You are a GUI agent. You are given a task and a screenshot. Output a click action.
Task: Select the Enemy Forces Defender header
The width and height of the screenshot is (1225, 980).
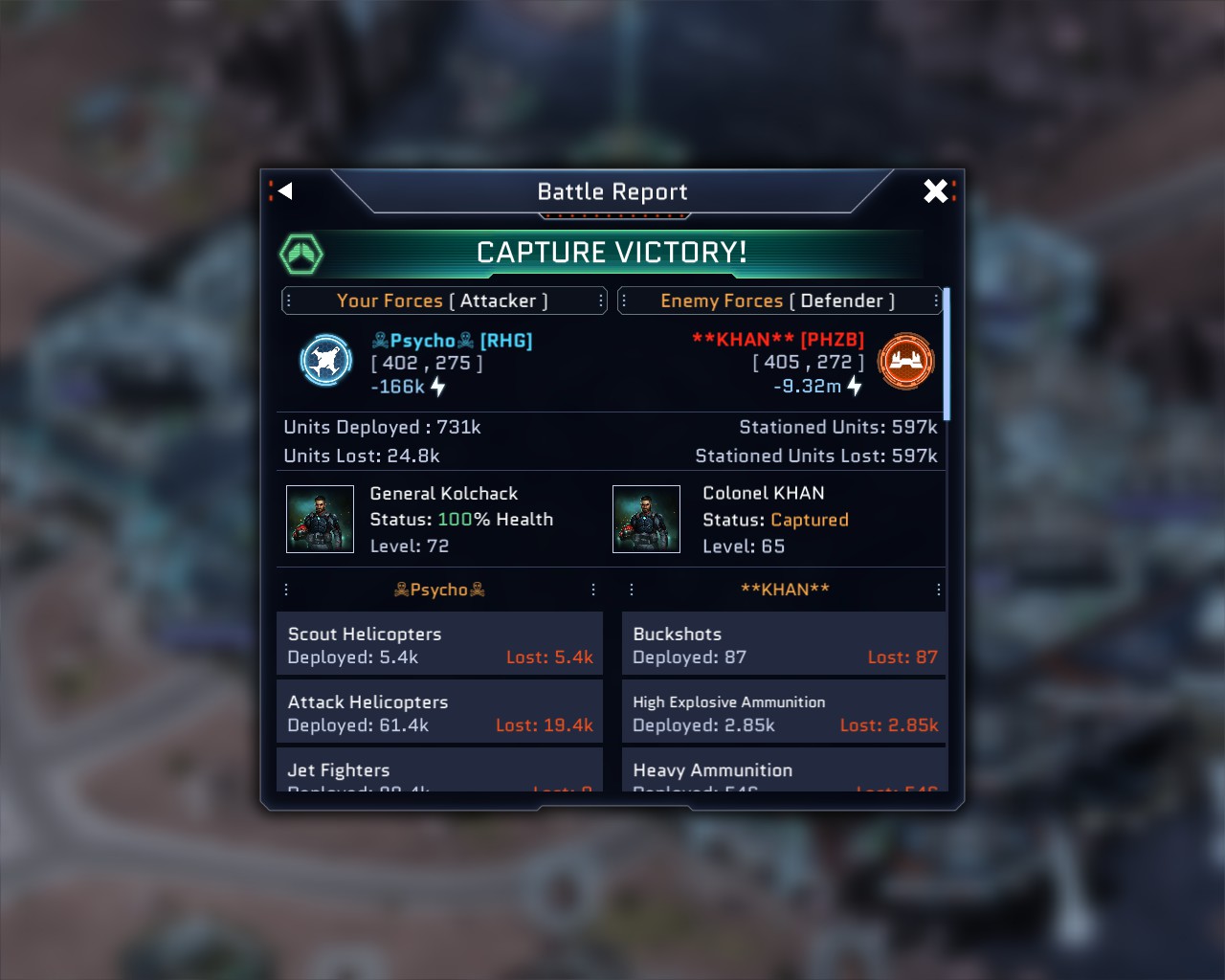click(779, 301)
